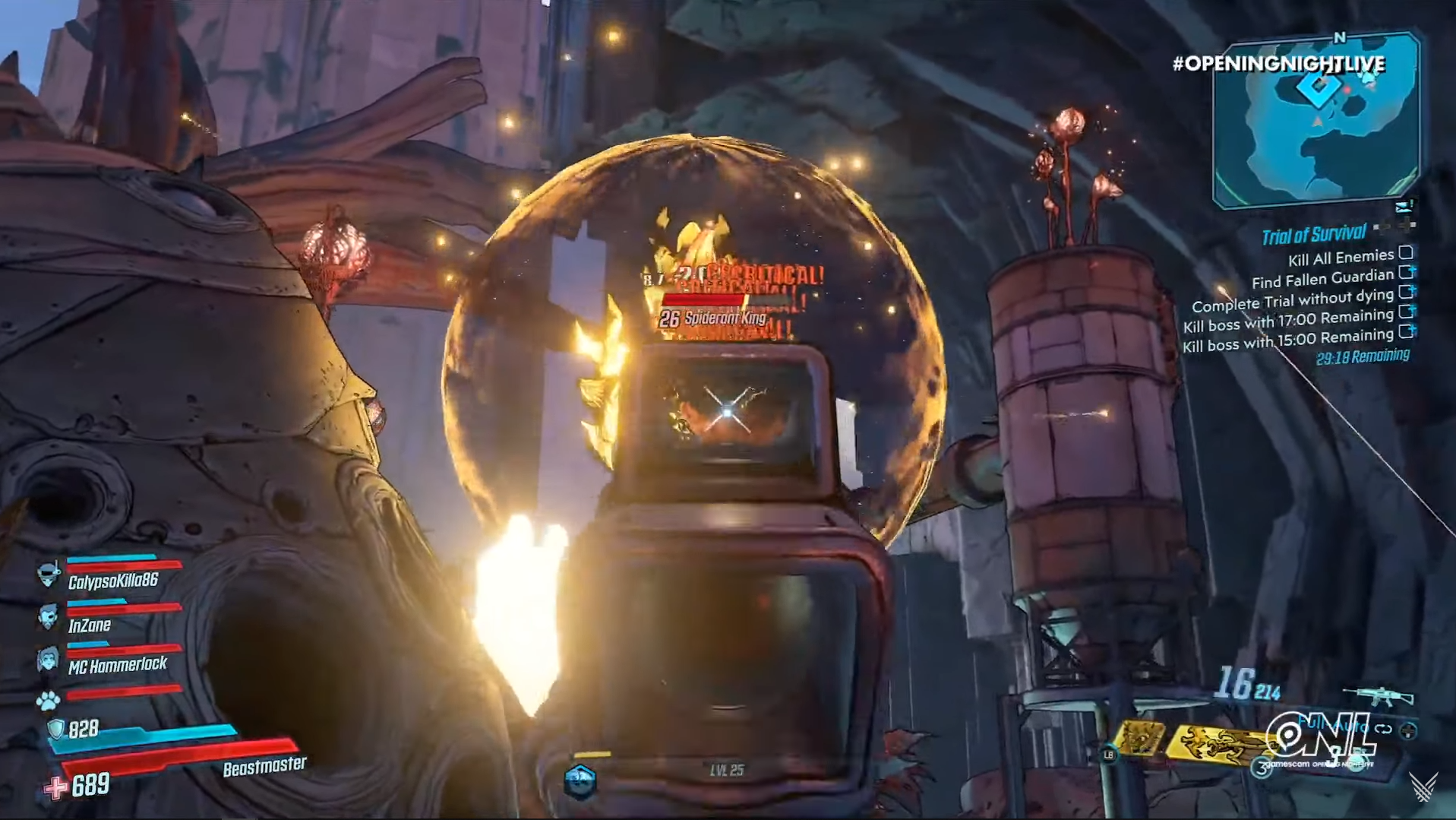Image resolution: width=1456 pixels, height=820 pixels.
Task: Click the 29:18 Remaining timer
Action: pos(1363,353)
